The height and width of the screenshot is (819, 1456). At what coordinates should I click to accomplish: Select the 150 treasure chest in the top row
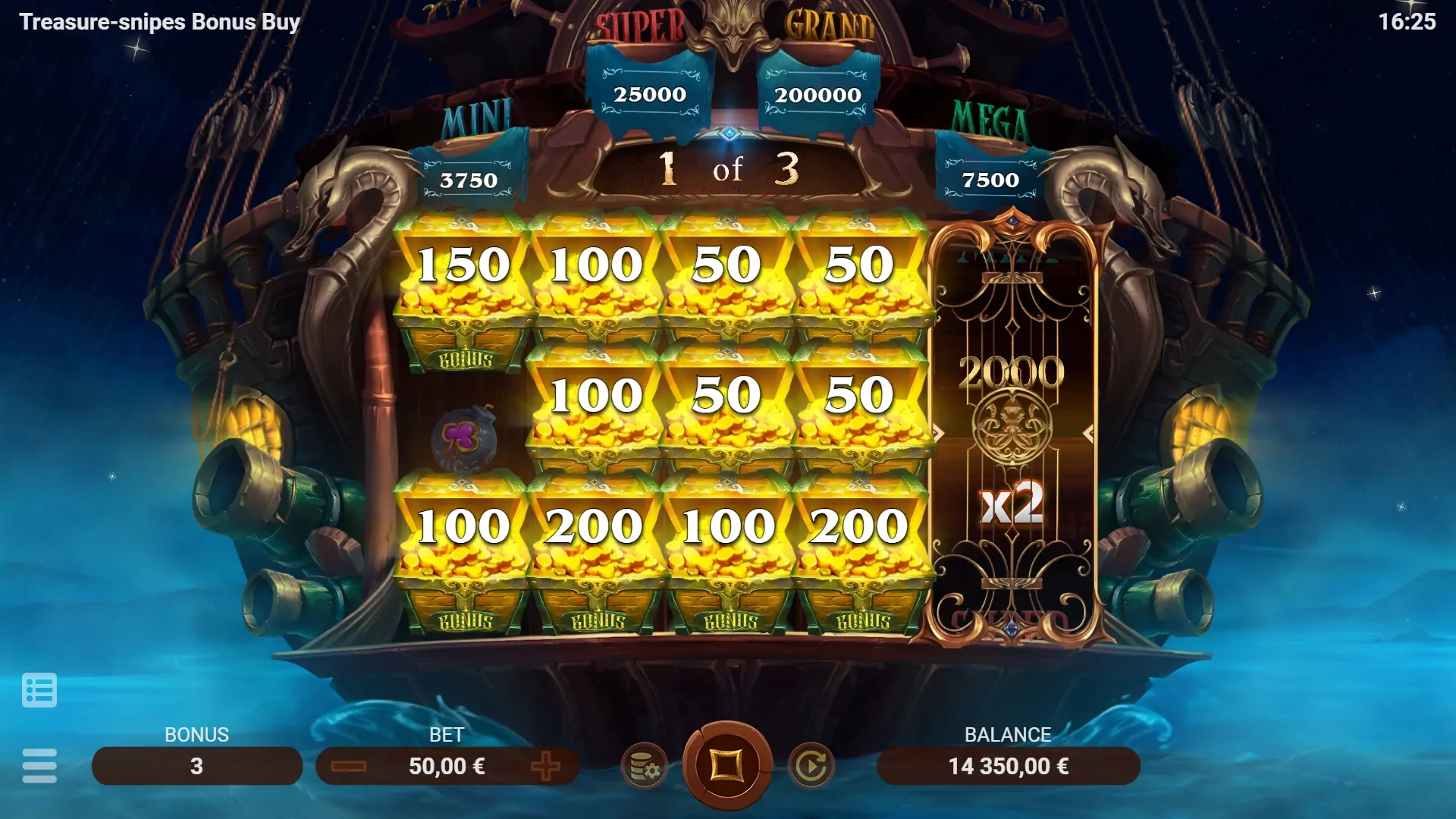(463, 265)
